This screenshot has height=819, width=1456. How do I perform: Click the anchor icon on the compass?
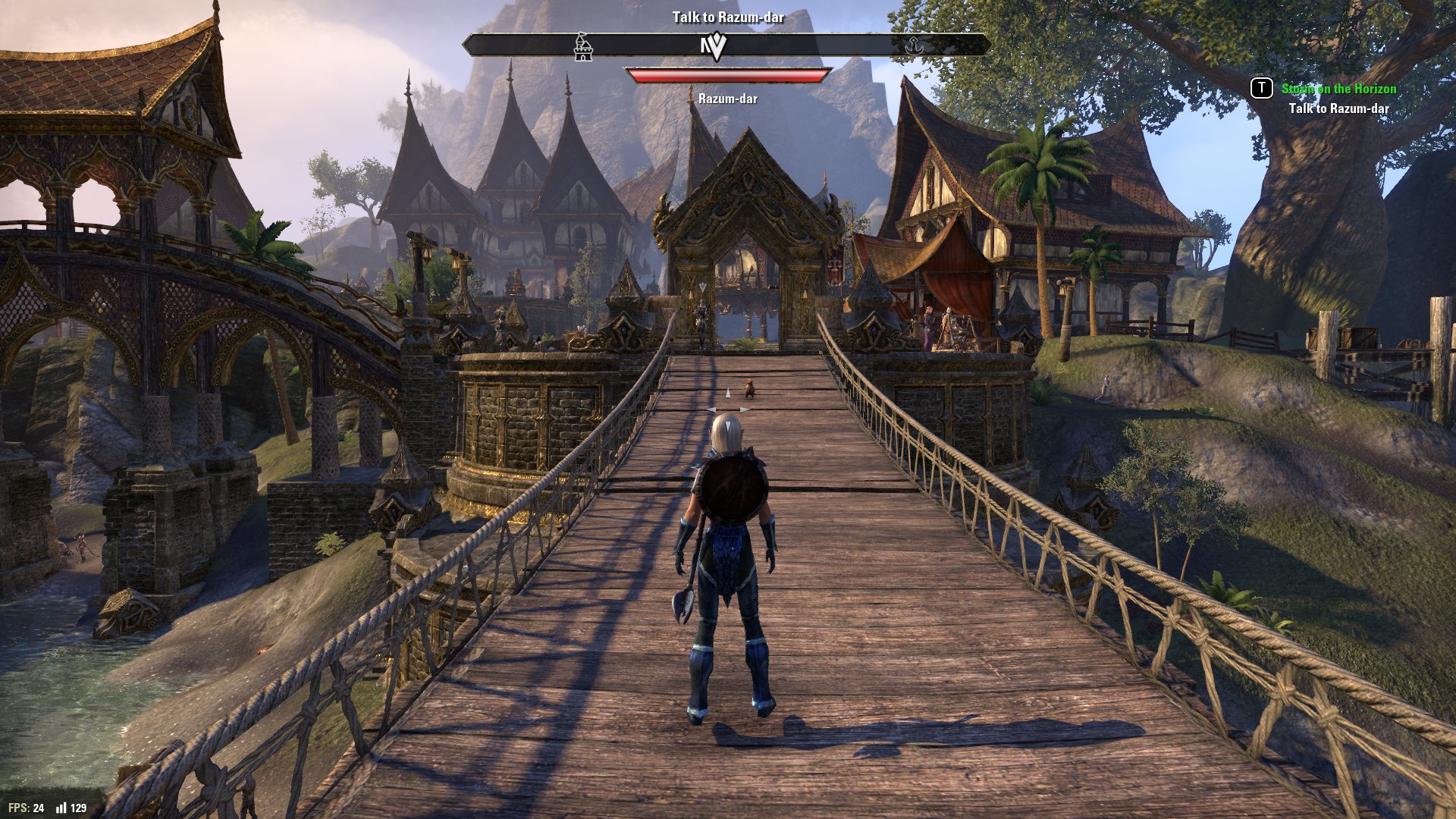915,45
